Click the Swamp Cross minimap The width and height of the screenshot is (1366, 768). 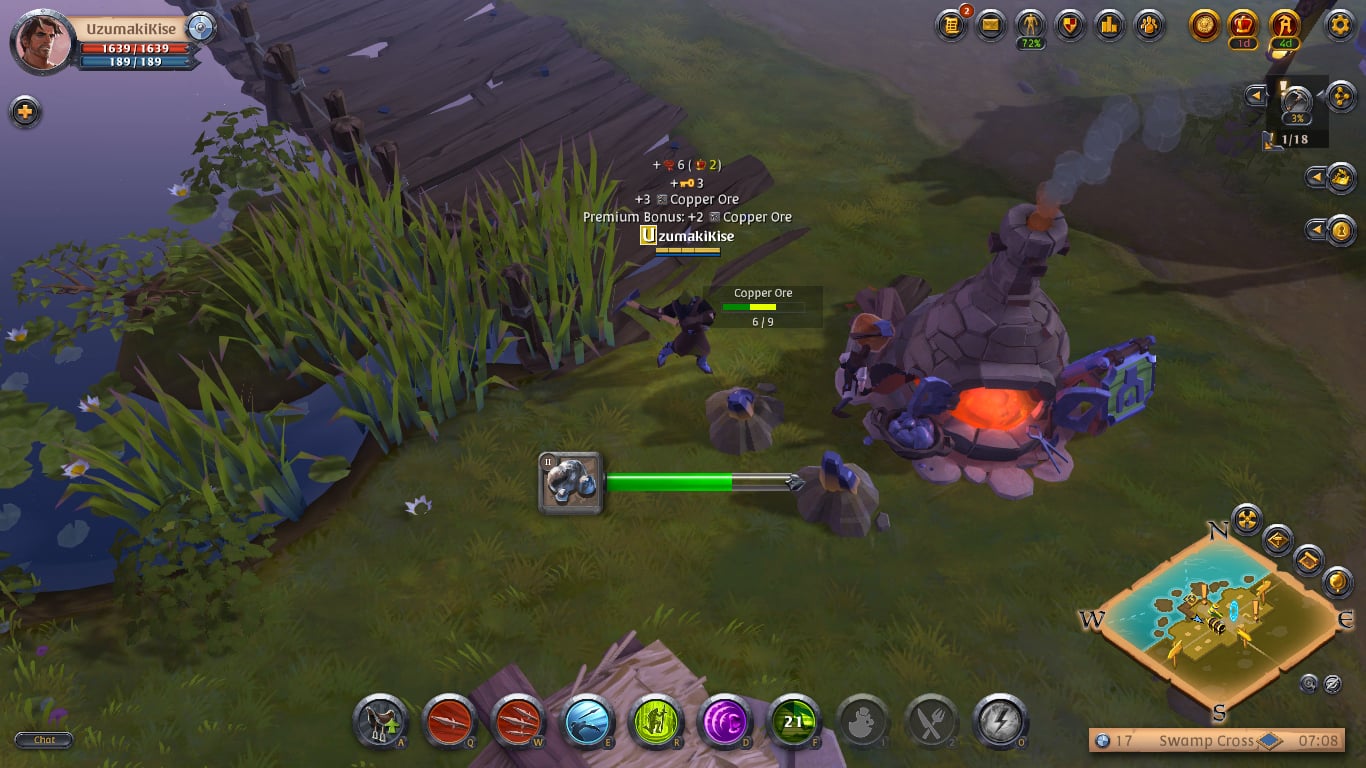(x=1217, y=620)
